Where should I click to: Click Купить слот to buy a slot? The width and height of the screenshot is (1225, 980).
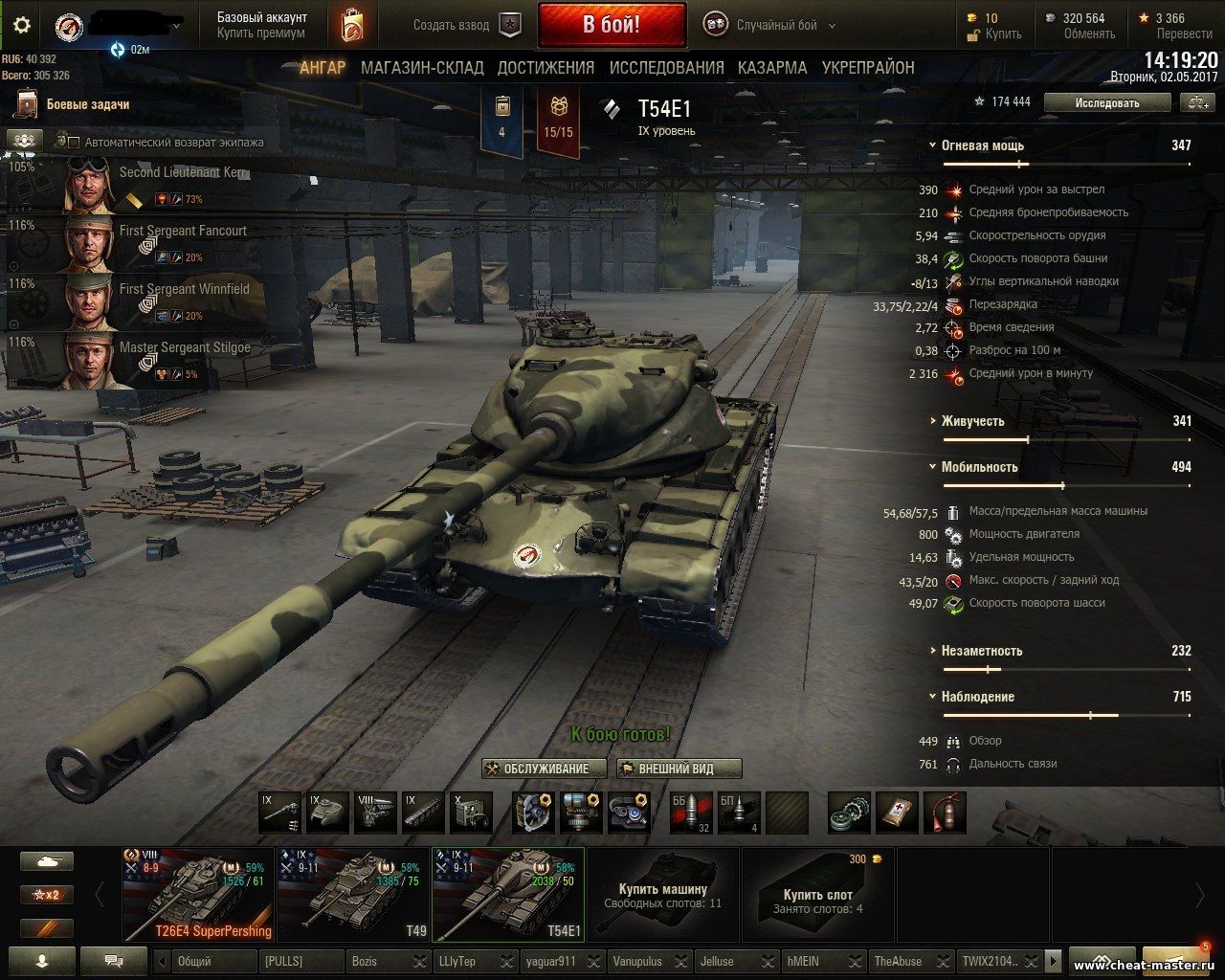[x=816, y=894]
